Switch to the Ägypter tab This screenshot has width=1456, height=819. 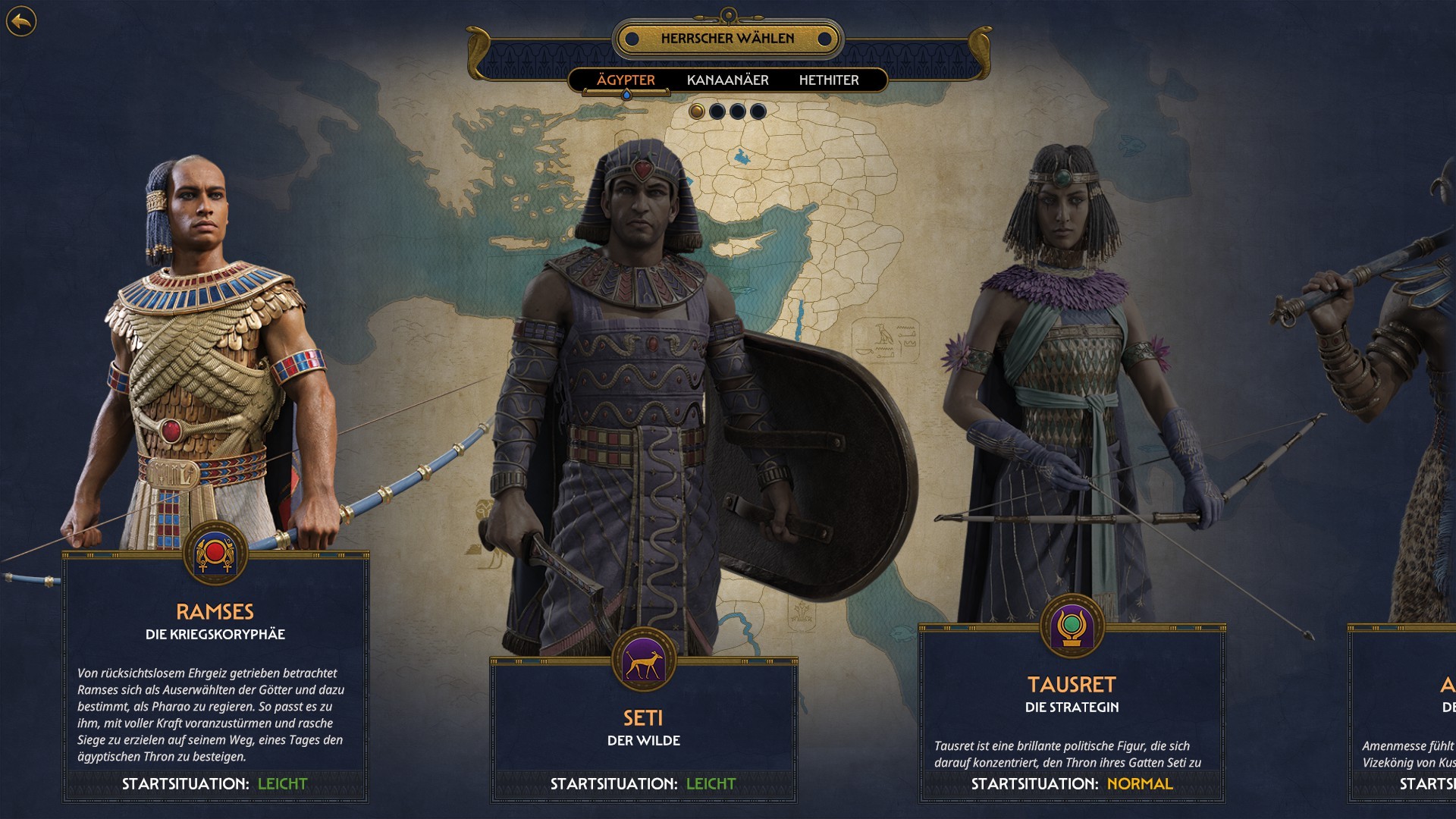point(626,80)
